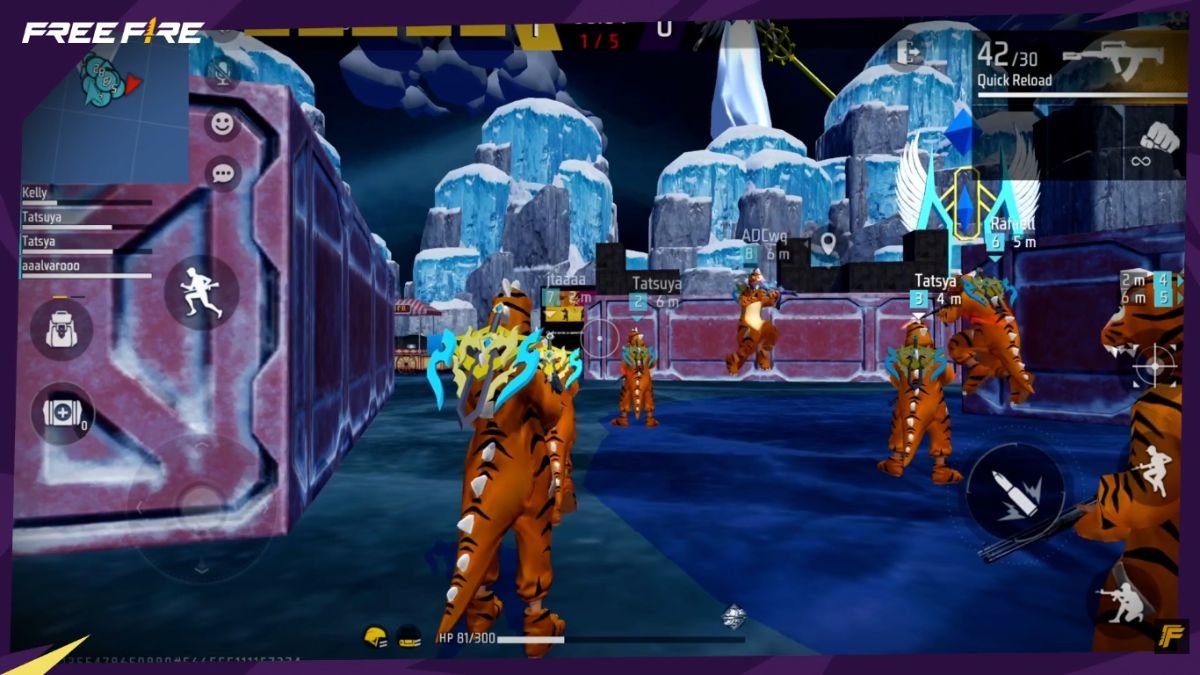This screenshot has height=675, width=1200.
Task: Activate the sprint running-man button
Action: pyautogui.click(x=201, y=292)
